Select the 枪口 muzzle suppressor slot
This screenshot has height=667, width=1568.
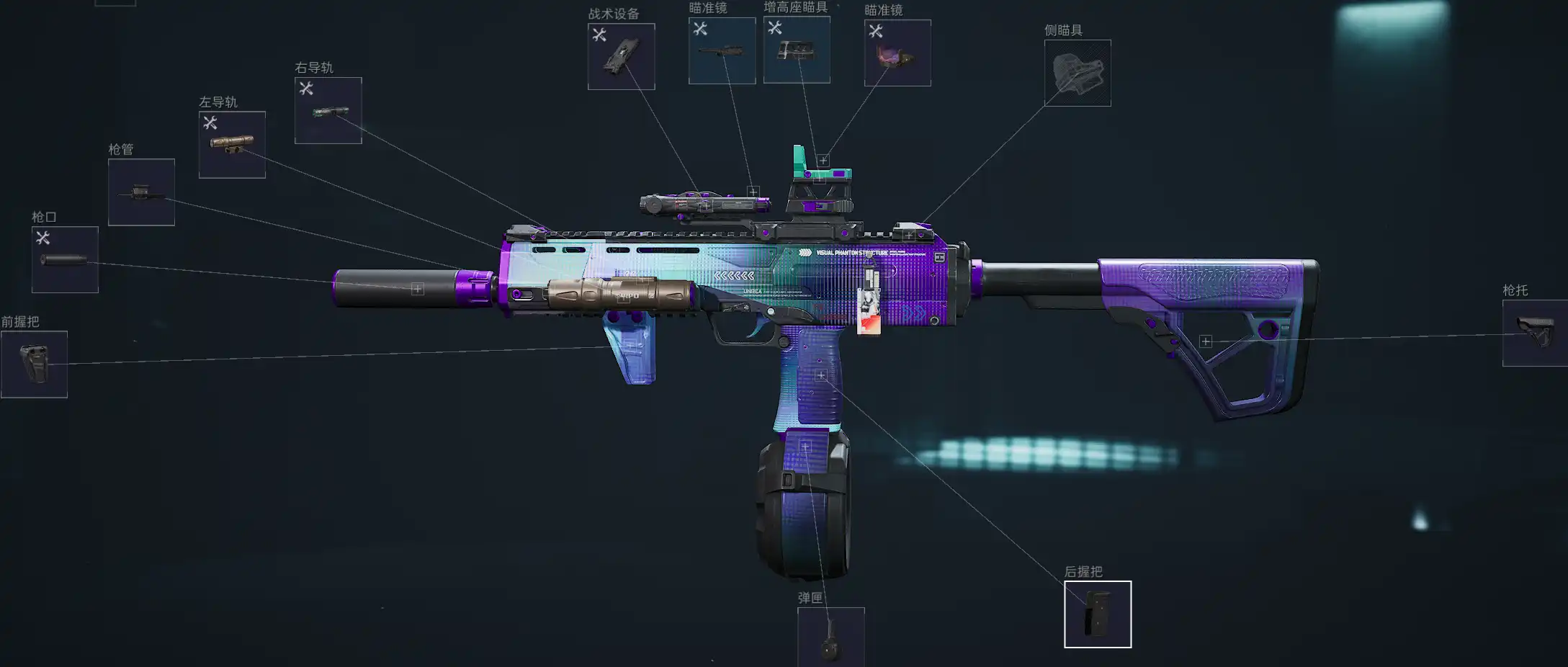click(65, 259)
